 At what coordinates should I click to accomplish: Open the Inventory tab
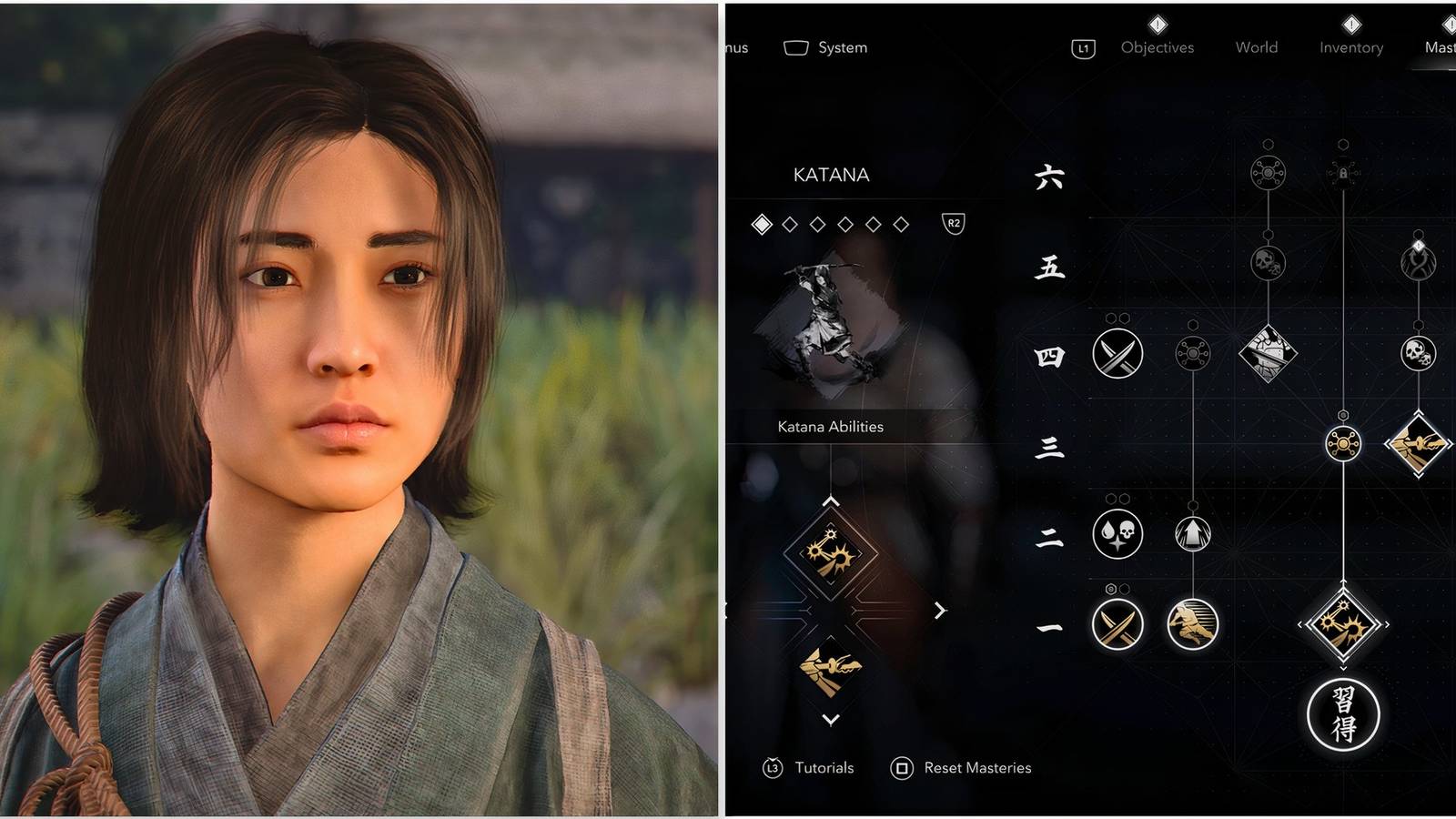click(1350, 47)
